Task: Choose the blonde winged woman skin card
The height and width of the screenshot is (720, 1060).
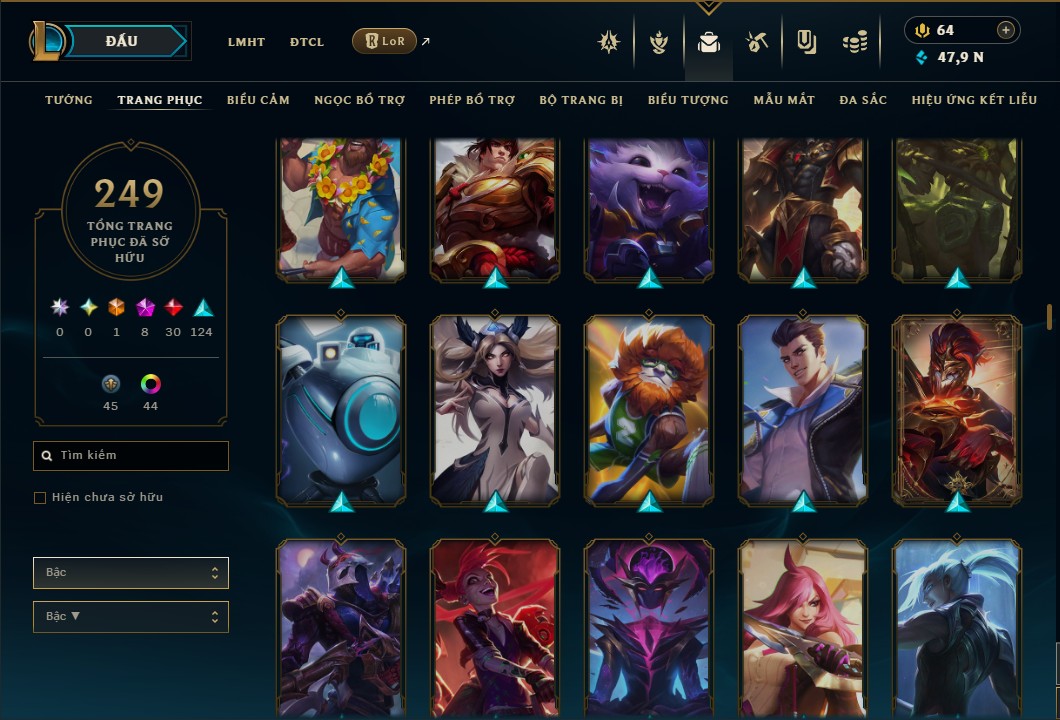Action: (x=495, y=408)
